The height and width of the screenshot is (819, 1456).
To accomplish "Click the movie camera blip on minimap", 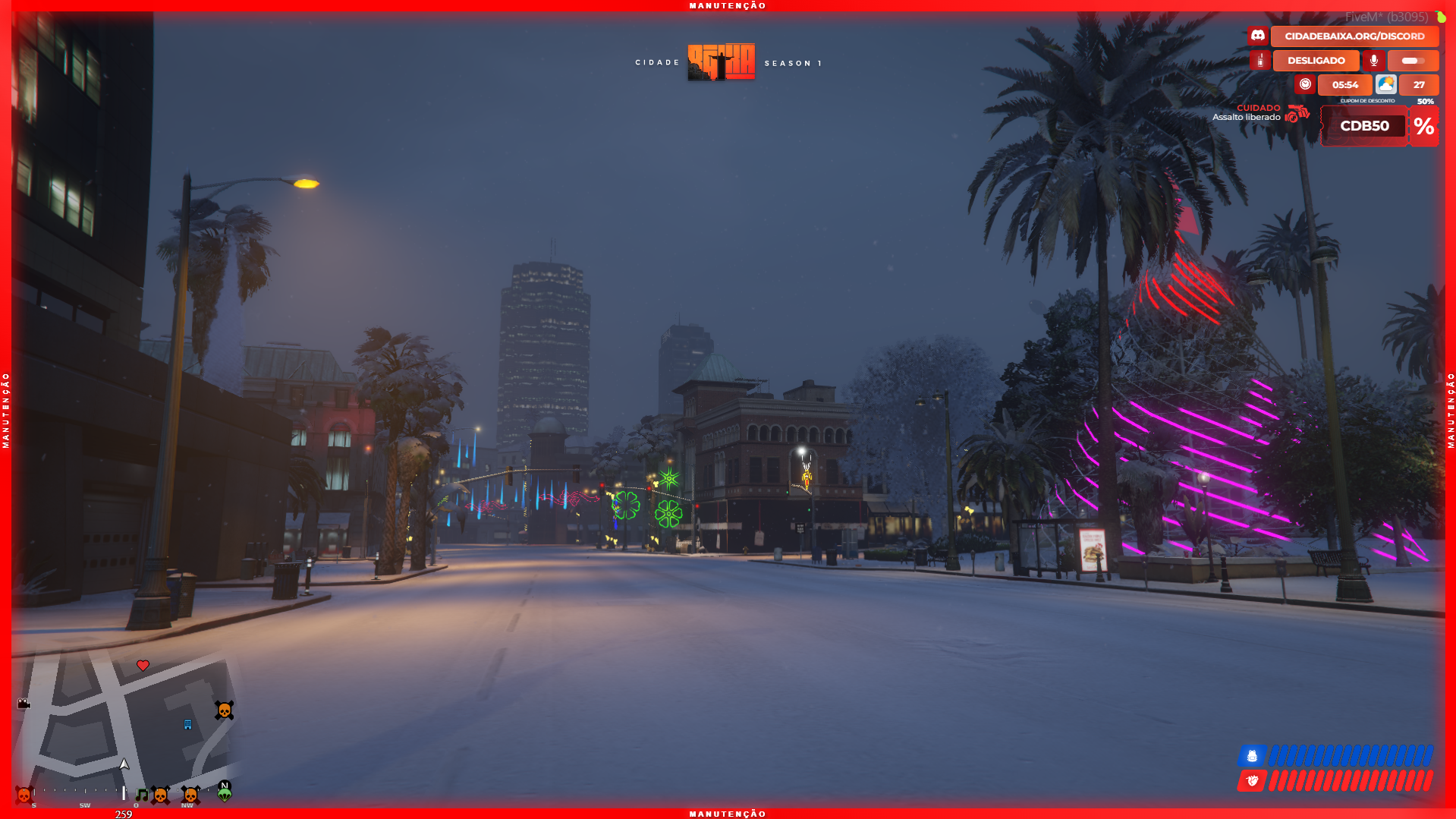I will 24,704.
